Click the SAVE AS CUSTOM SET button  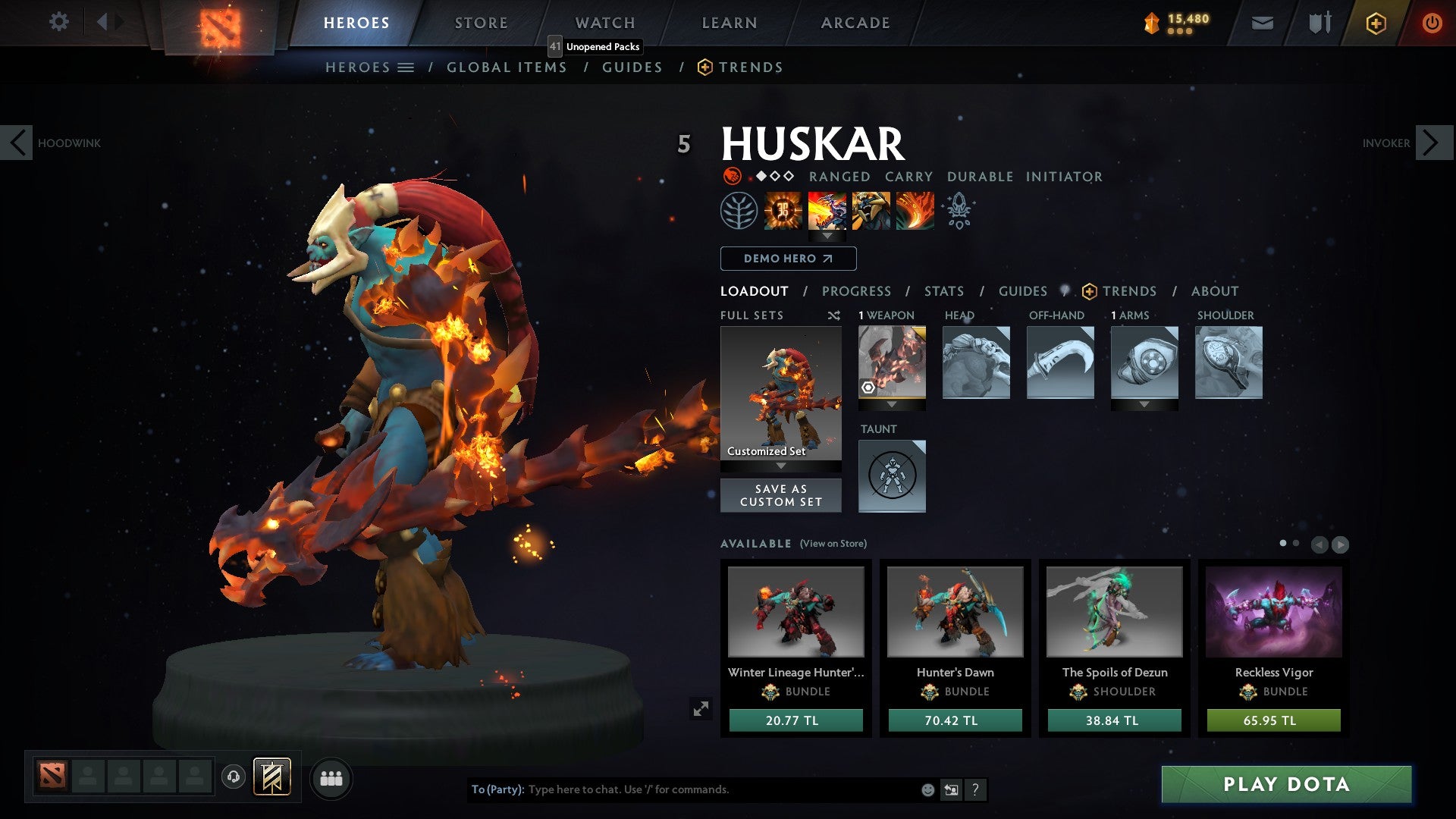[781, 495]
